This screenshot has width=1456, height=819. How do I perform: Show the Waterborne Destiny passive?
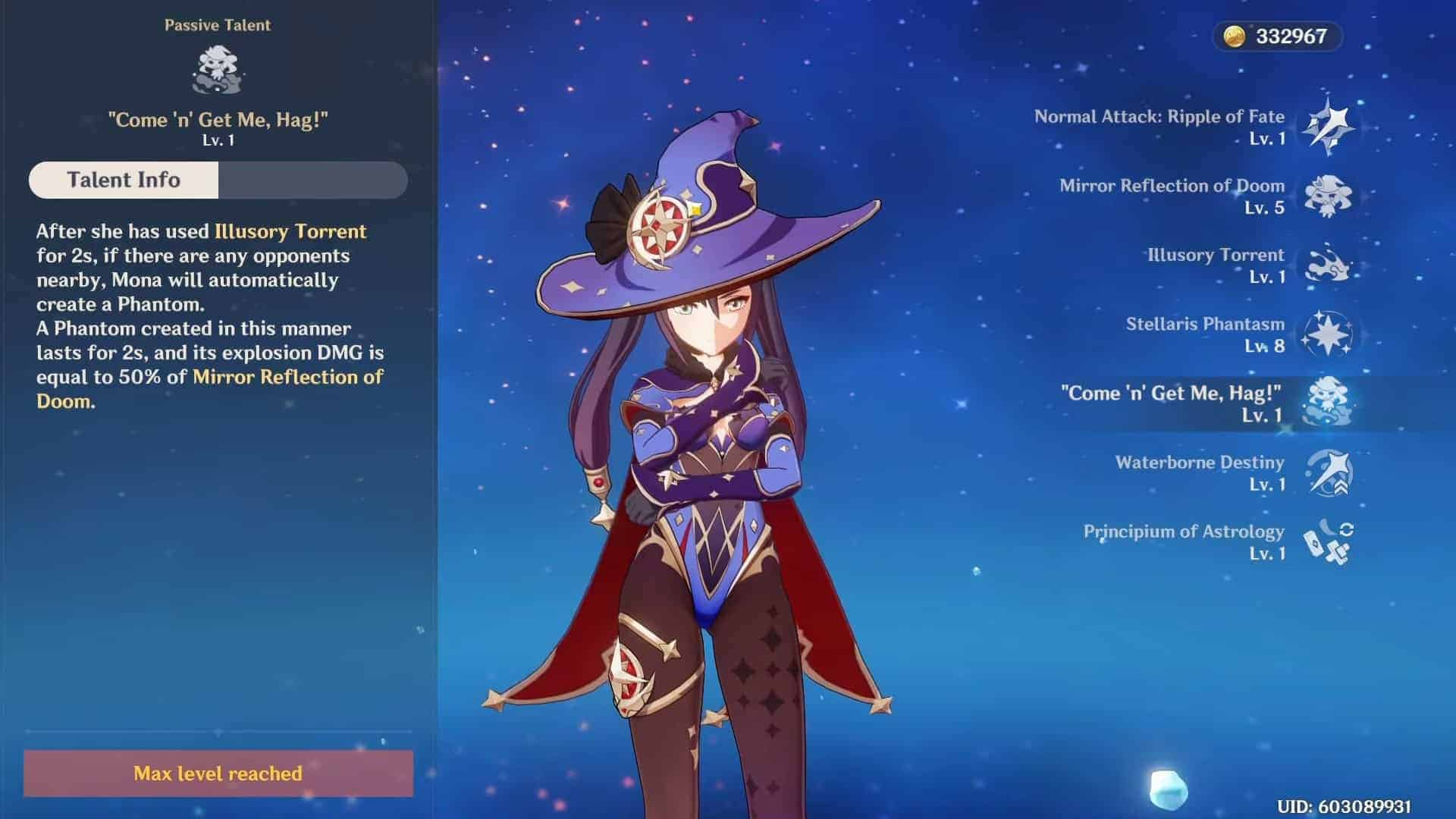pos(1327,472)
